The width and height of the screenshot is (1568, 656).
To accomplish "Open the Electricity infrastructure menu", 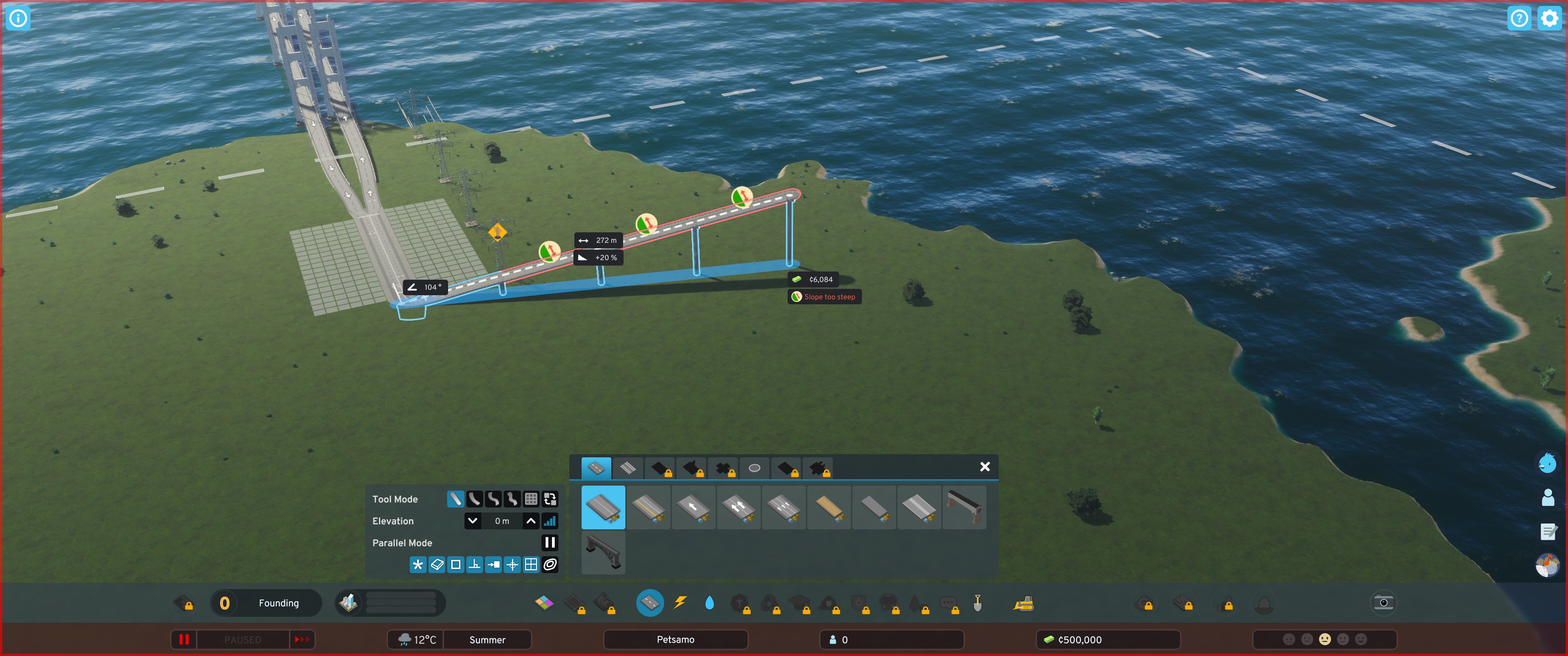I will click(680, 603).
